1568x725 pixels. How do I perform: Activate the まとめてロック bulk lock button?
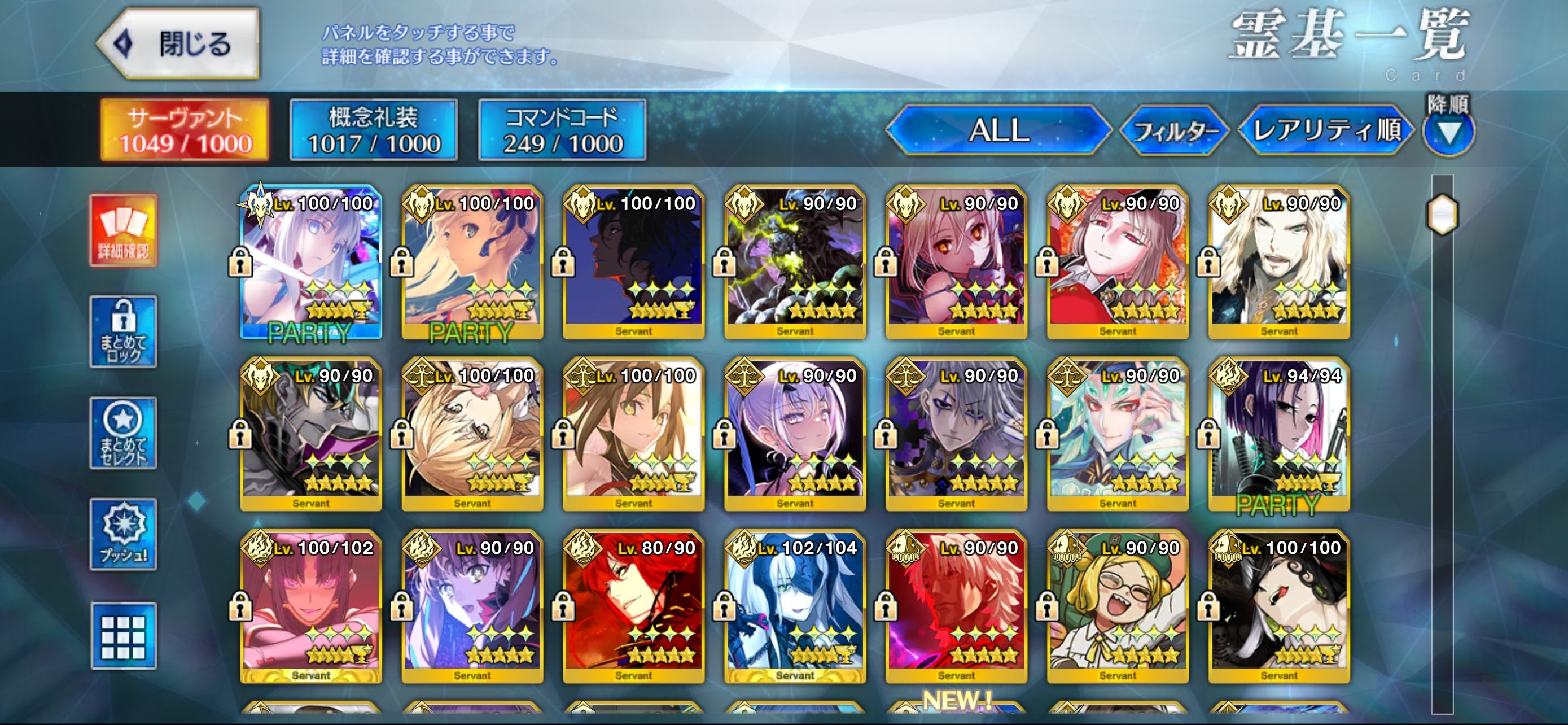point(124,332)
